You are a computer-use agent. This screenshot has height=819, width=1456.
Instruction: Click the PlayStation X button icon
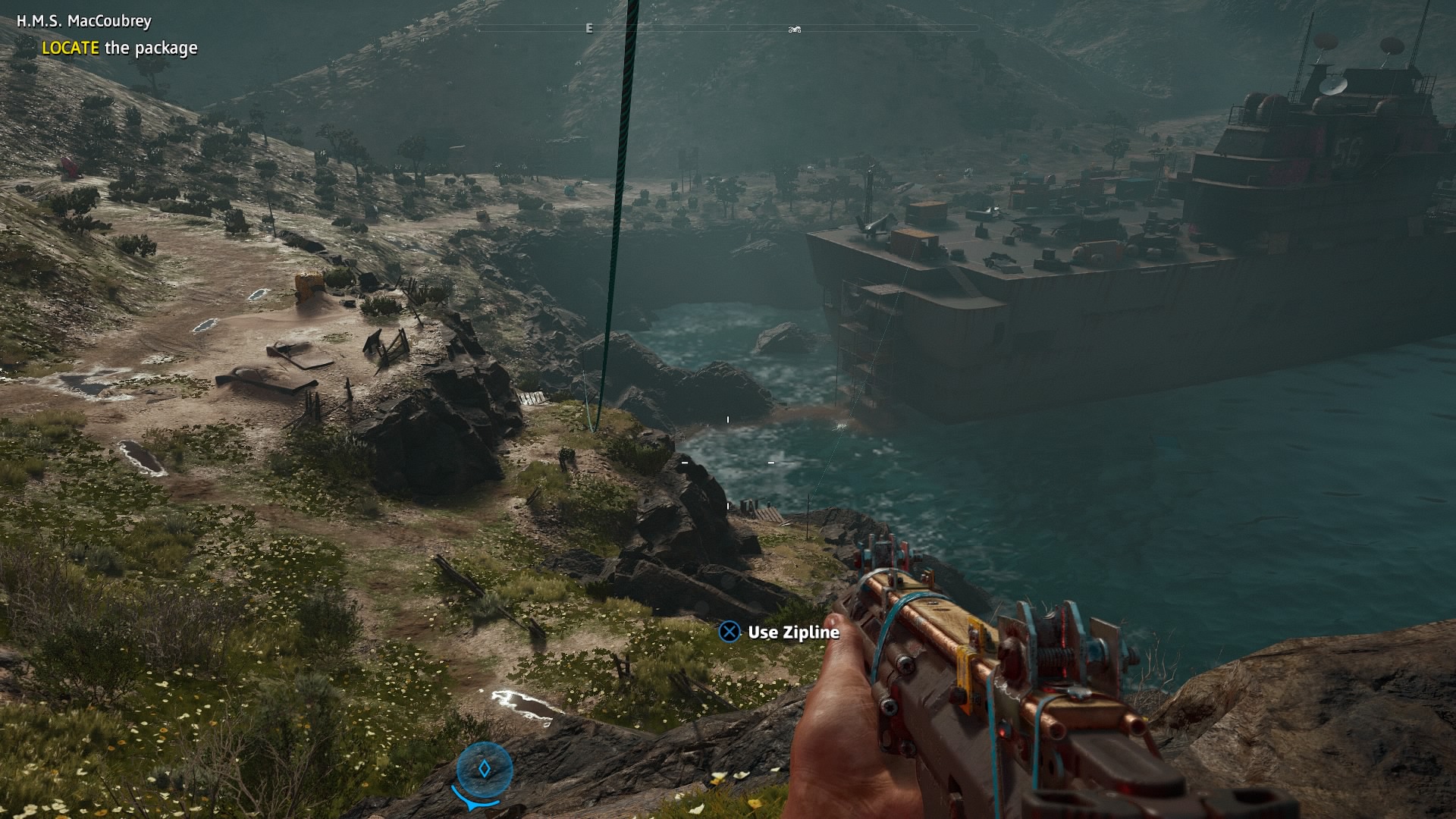click(730, 631)
